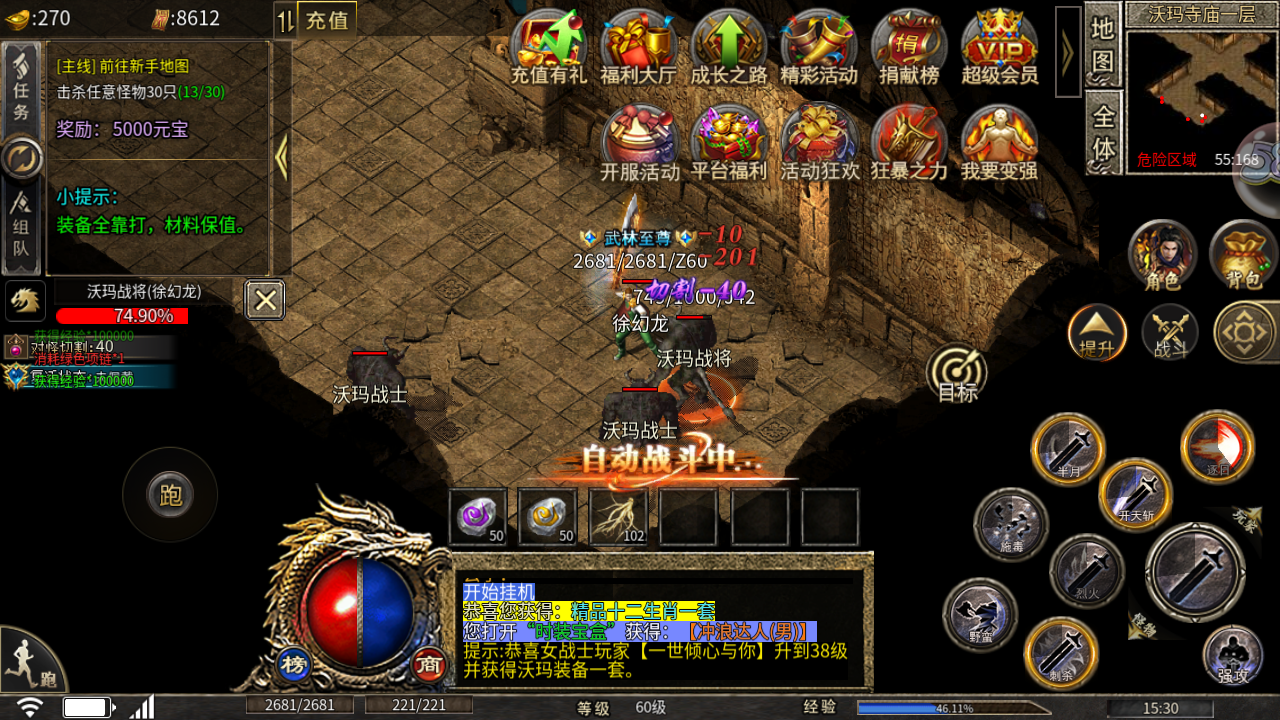Open the 充值有礼 recharge gift icon
The width and height of the screenshot is (1280, 720).
(x=548, y=47)
